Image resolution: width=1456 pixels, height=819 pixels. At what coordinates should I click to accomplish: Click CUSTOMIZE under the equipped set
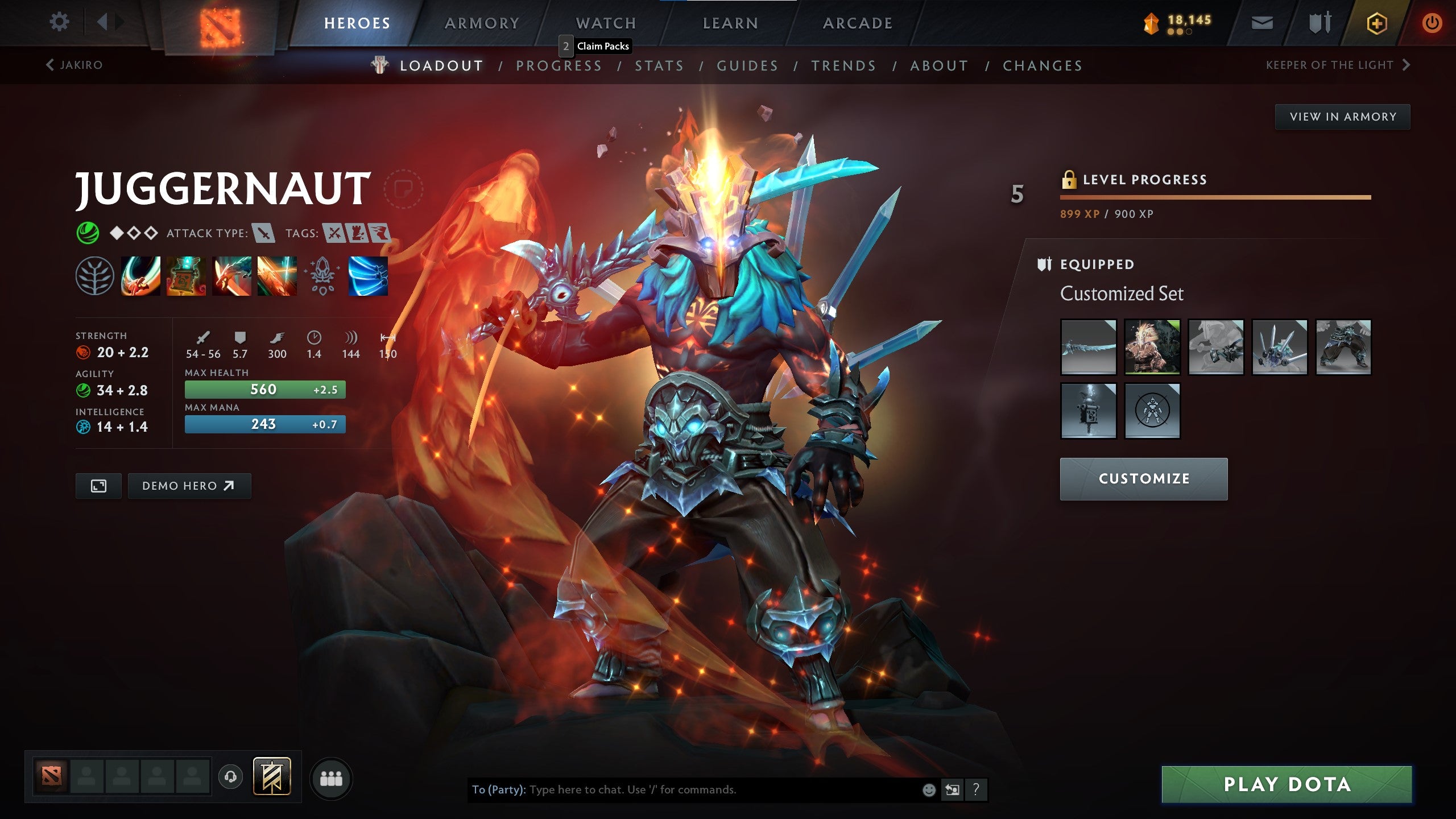(x=1143, y=478)
